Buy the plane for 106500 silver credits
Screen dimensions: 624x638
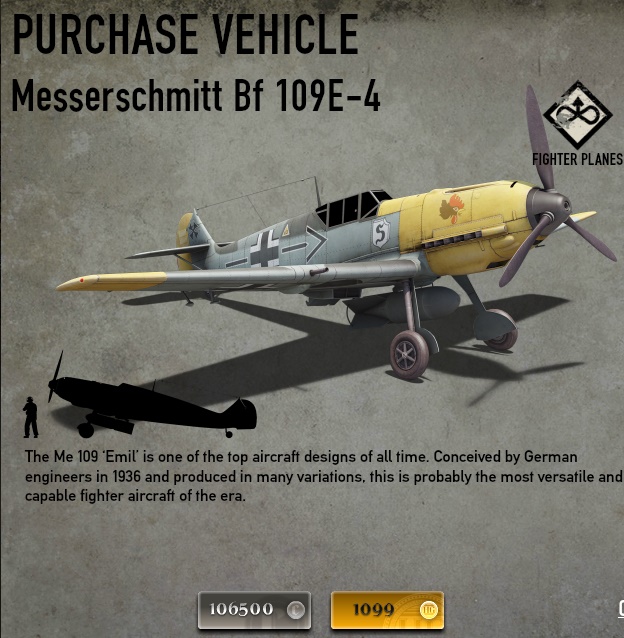tap(254, 609)
